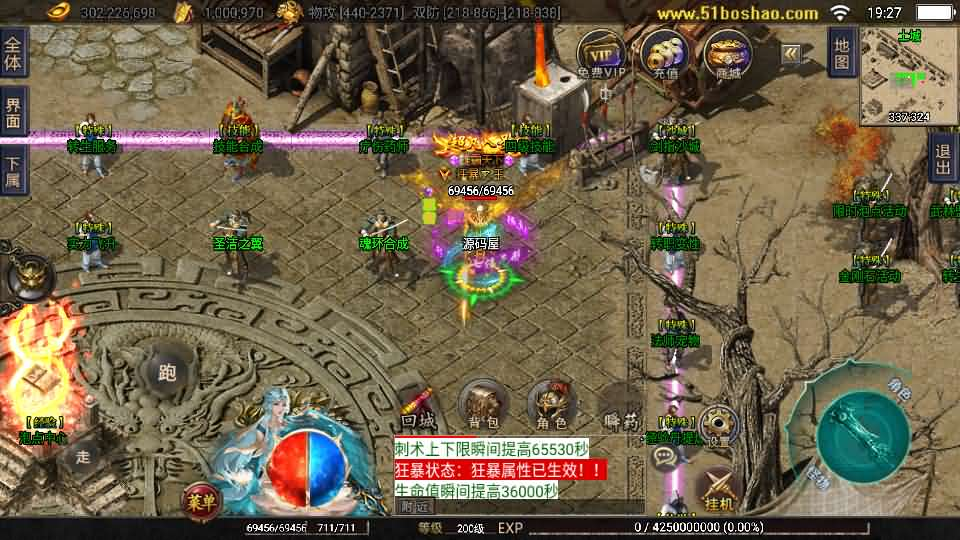The image size is (960, 540).
Task: Click the 土城 minimap
Action: click(x=908, y=77)
